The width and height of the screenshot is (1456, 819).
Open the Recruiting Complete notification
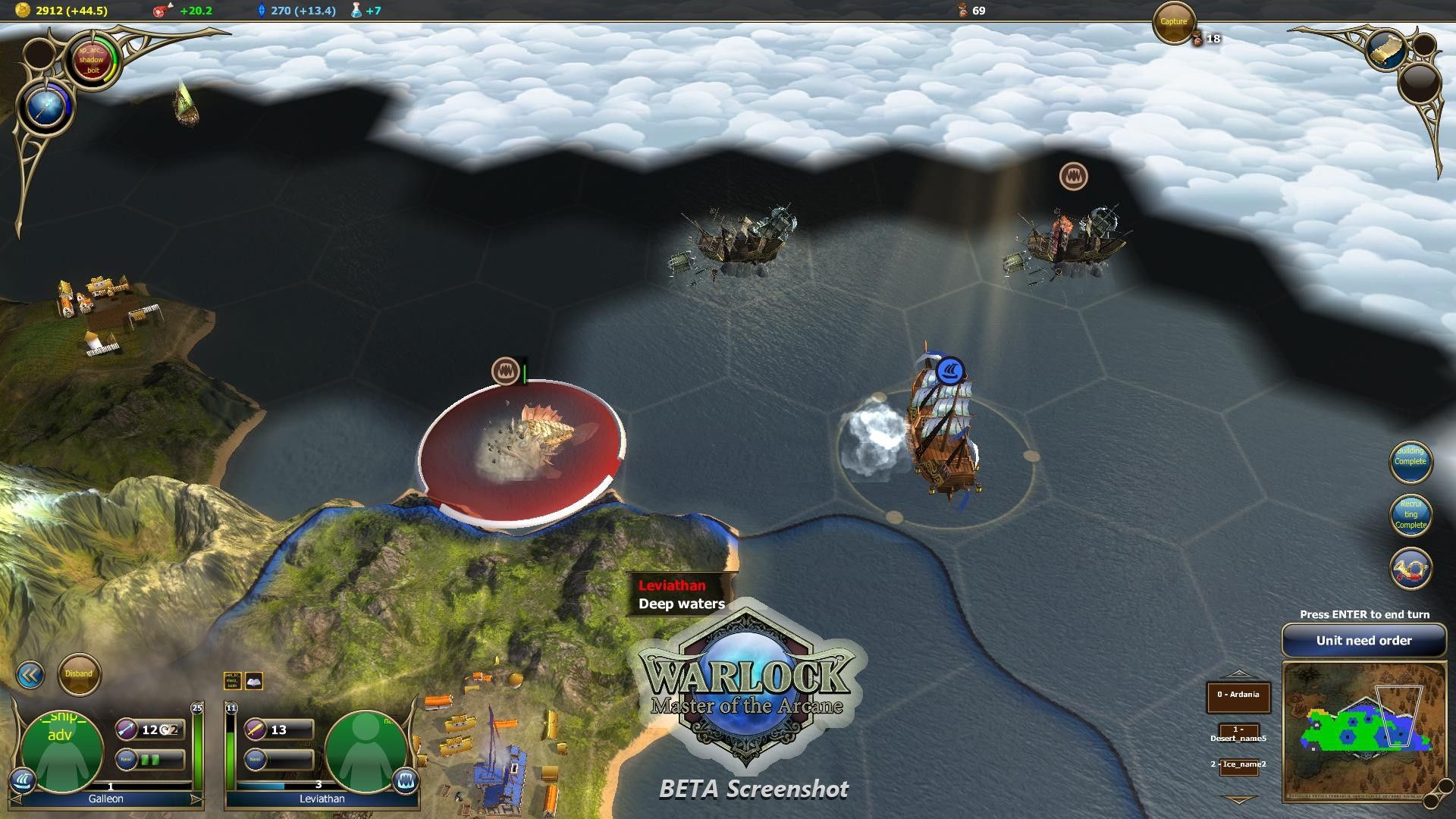[x=1410, y=514]
